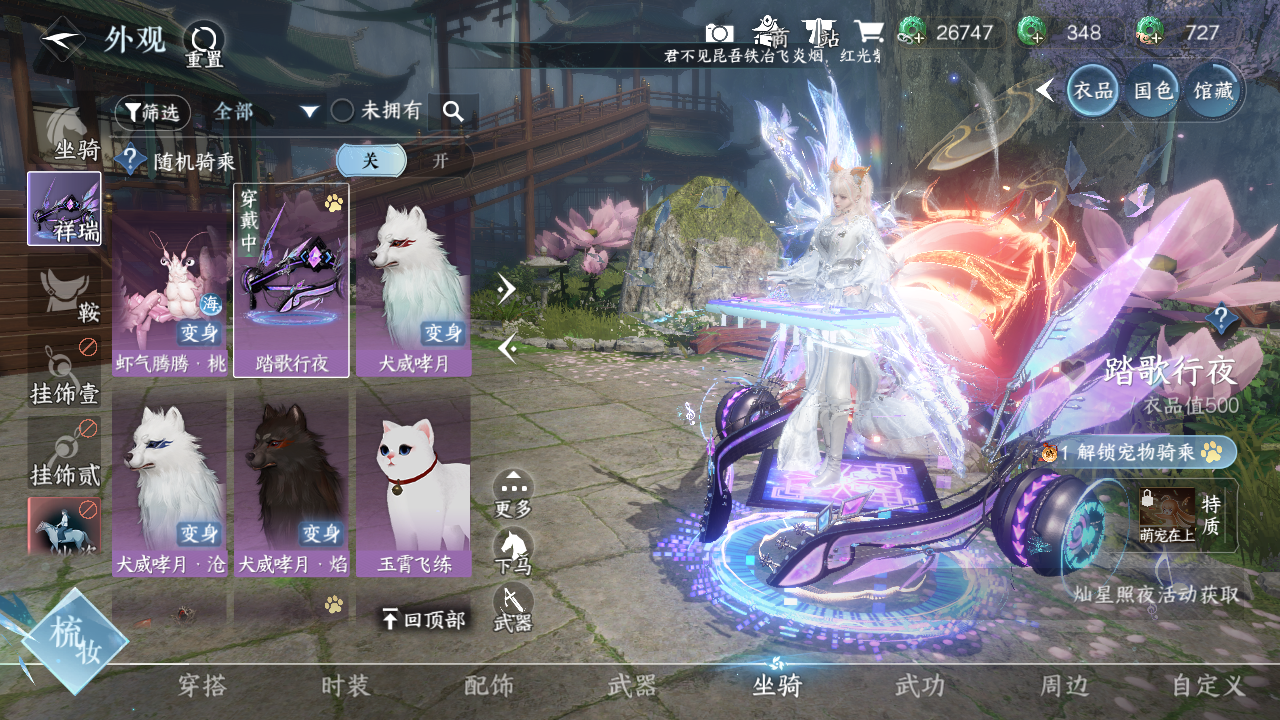The image size is (1280, 720).
Task: Open the 筛选 filter button
Action: (x=152, y=112)
